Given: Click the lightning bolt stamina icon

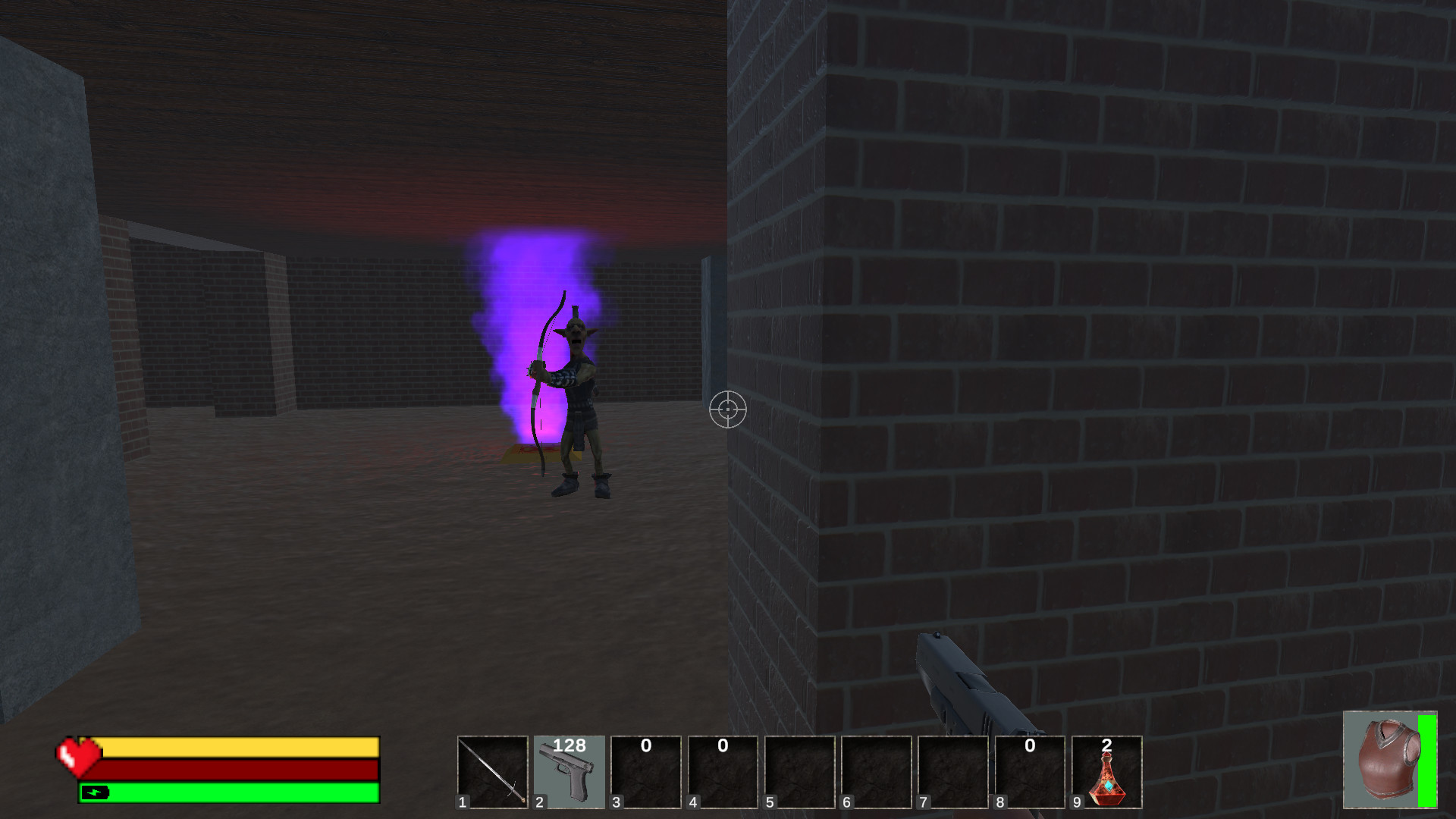Looking at the screenshot, I should pyautogui.click(x=97, y=794).
